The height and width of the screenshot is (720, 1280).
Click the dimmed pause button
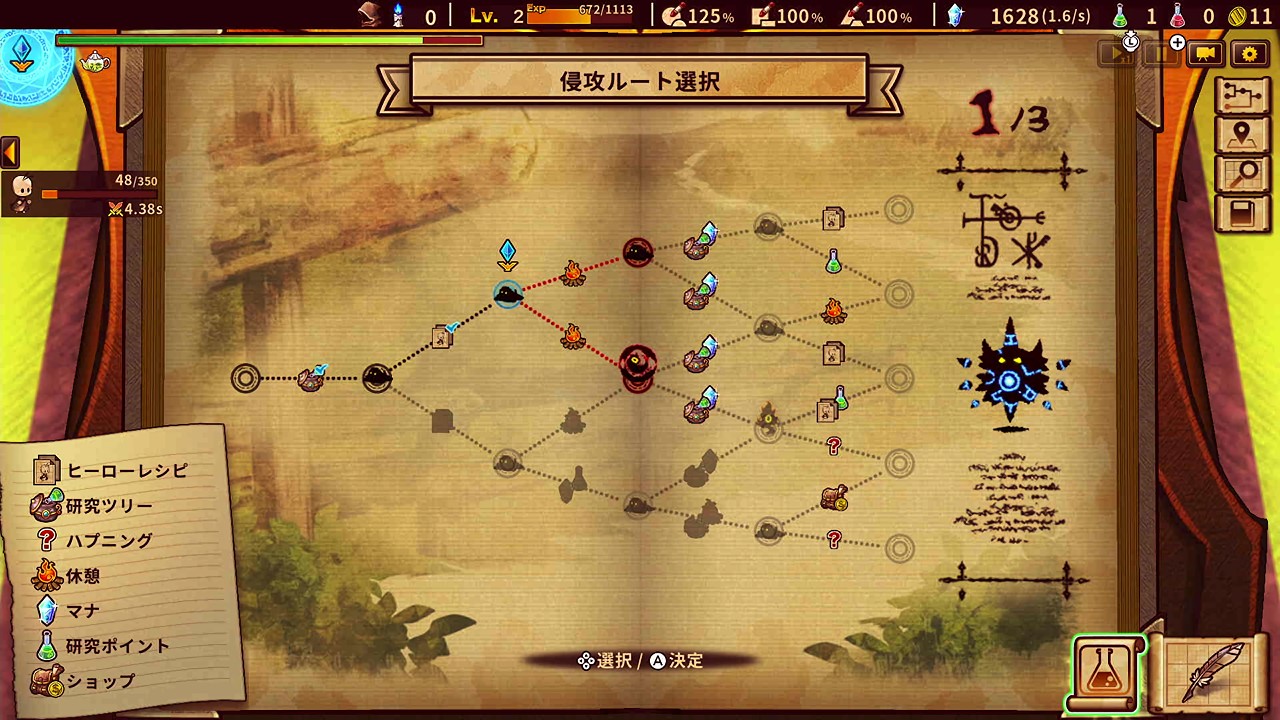click(x=1161, y=54)
